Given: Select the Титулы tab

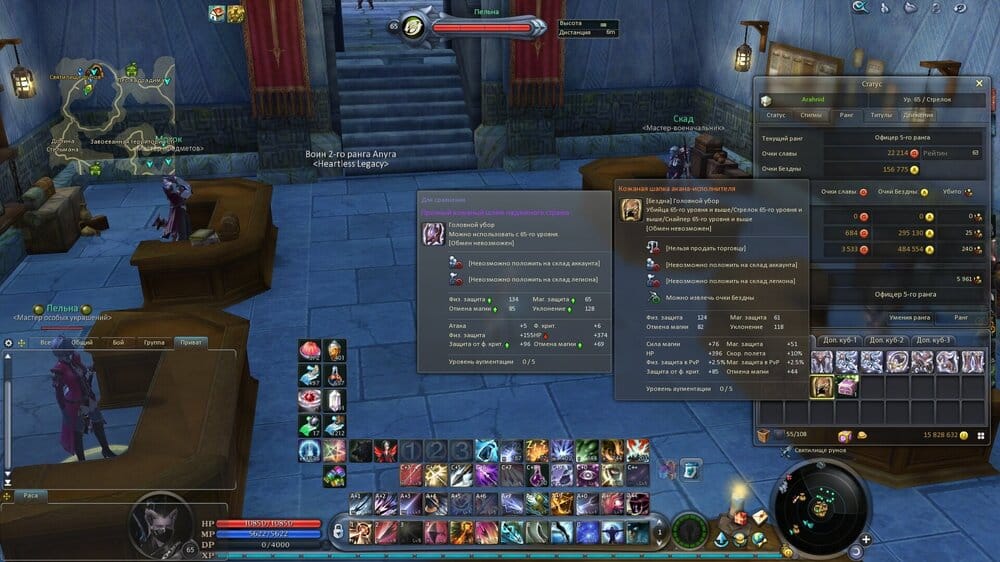Looking at the screenshot, I should click(x=881, y=115).
